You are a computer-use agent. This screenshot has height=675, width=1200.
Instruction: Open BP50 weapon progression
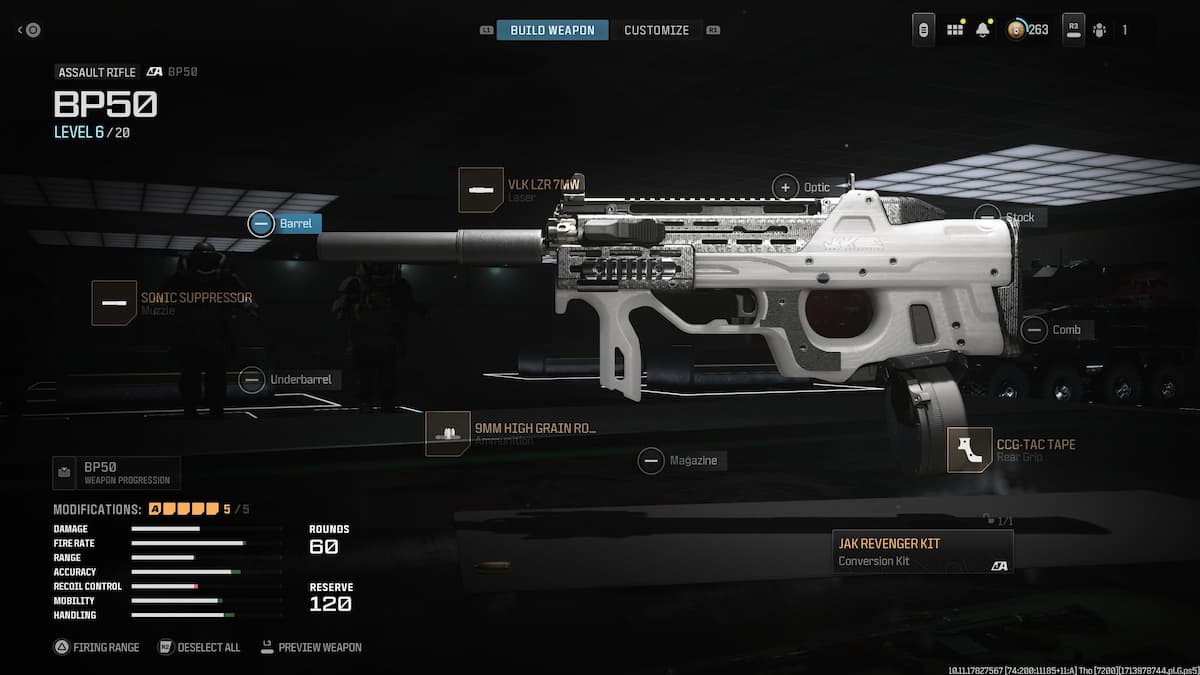pos(117,472)
